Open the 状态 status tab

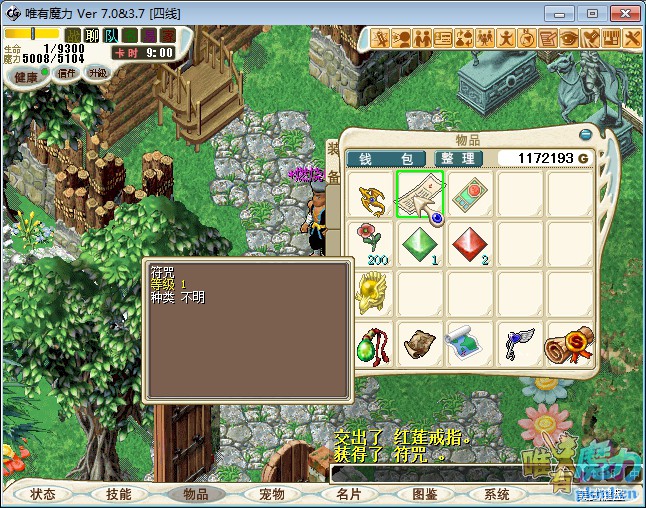[x=43, y=494]
